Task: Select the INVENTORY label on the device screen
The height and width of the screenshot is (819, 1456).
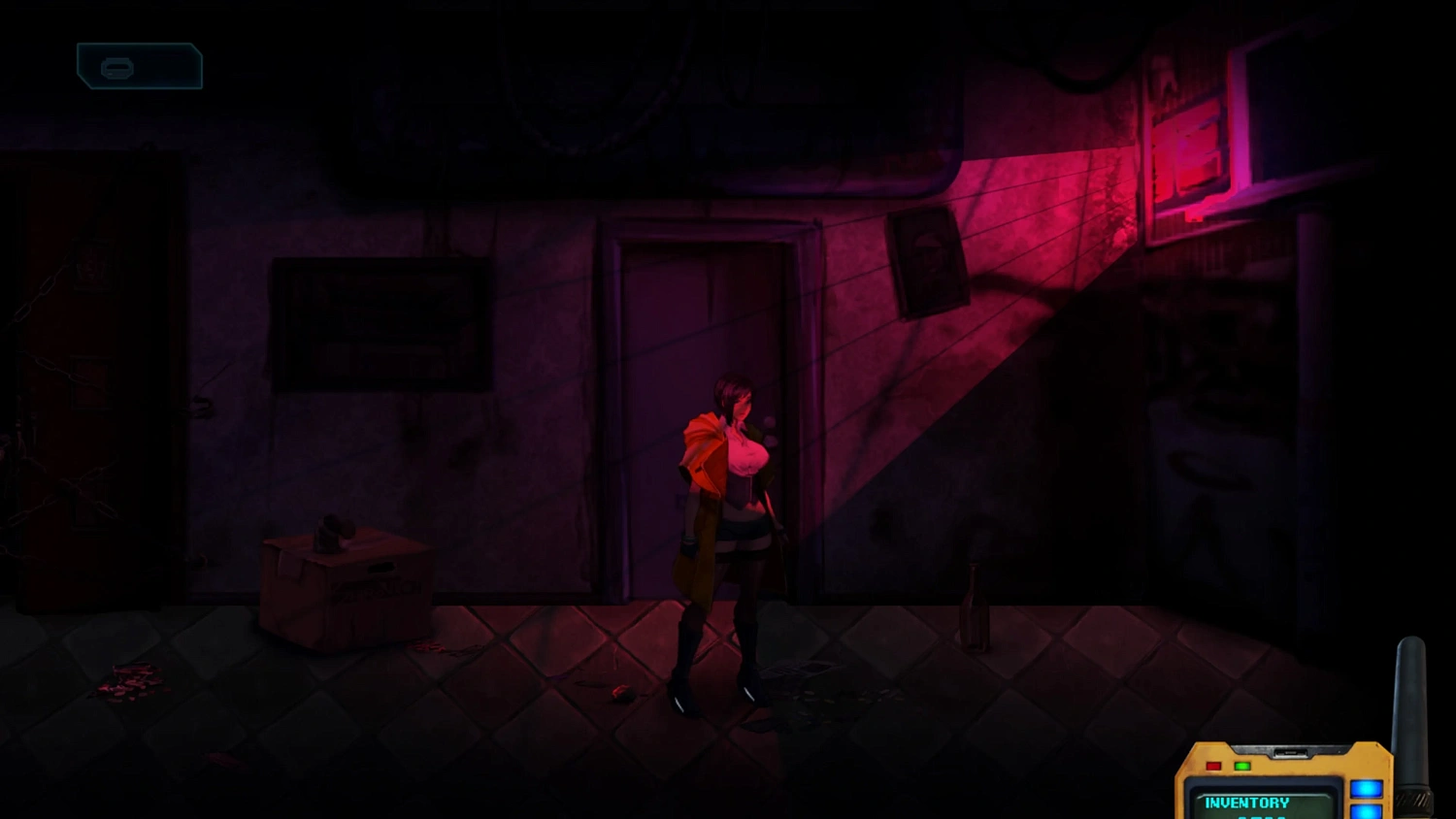Action: tap(1248, 803)
